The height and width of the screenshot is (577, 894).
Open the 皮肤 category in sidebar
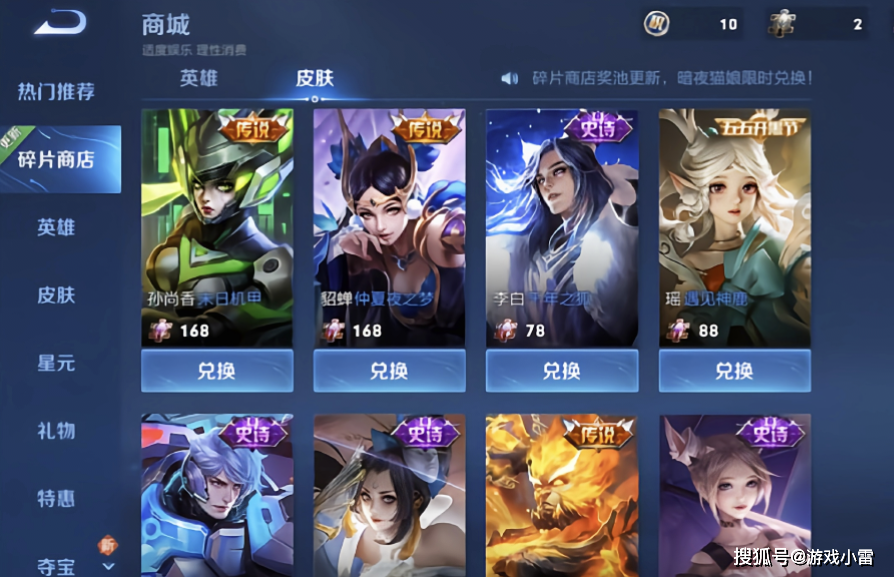(x=57, y=295)
